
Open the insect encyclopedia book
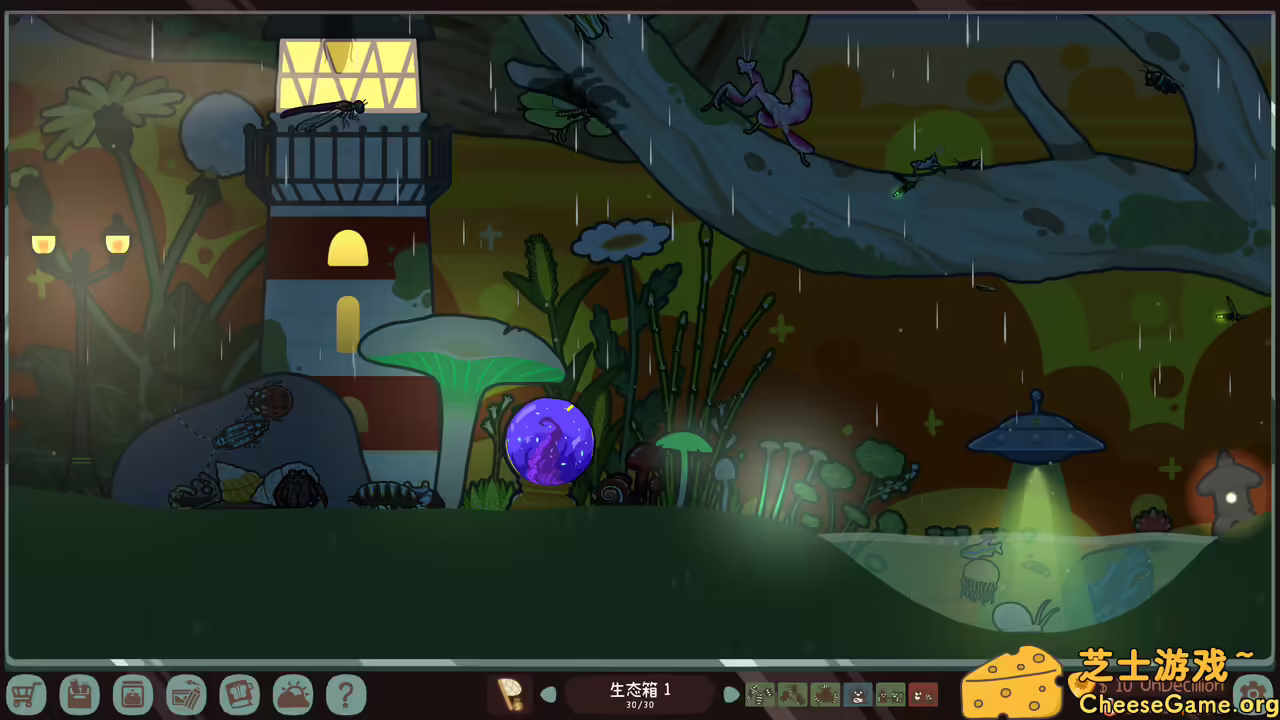point(240,694)
